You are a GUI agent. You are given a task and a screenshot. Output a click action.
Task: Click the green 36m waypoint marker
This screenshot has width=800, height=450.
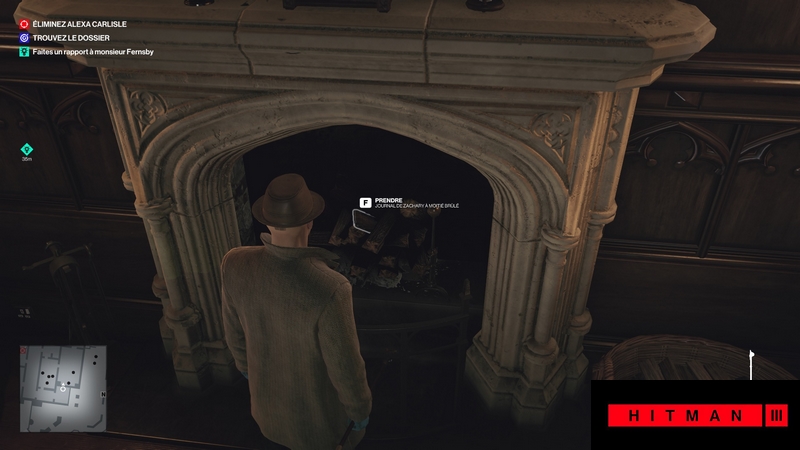pyautogui.click(x=27, y=150)
